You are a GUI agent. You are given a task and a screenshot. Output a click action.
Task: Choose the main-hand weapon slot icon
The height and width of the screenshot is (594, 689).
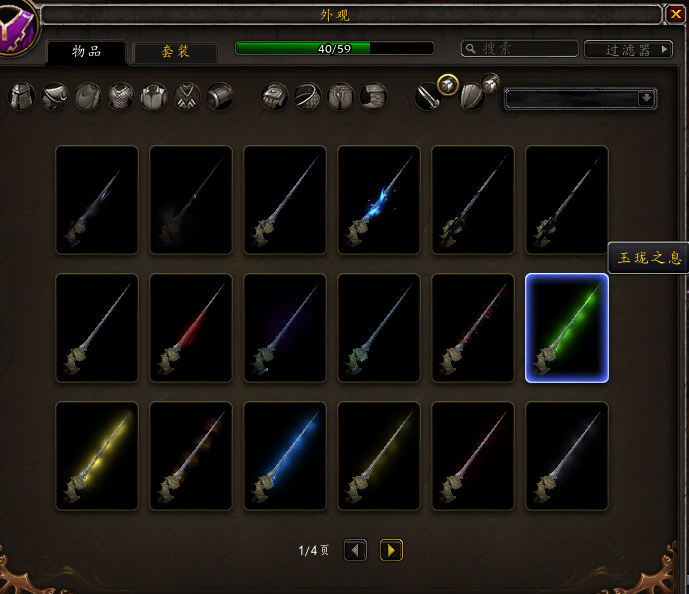[428, 97]
